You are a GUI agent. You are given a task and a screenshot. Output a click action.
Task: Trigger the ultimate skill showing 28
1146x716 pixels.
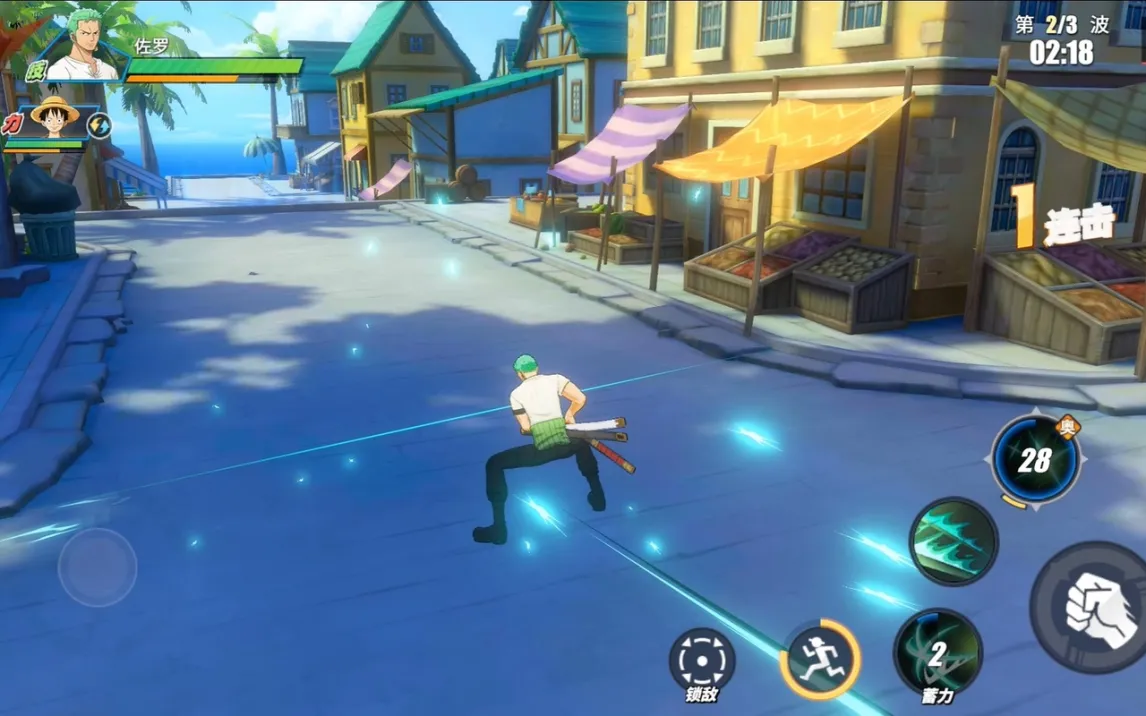click(1035, 460)
